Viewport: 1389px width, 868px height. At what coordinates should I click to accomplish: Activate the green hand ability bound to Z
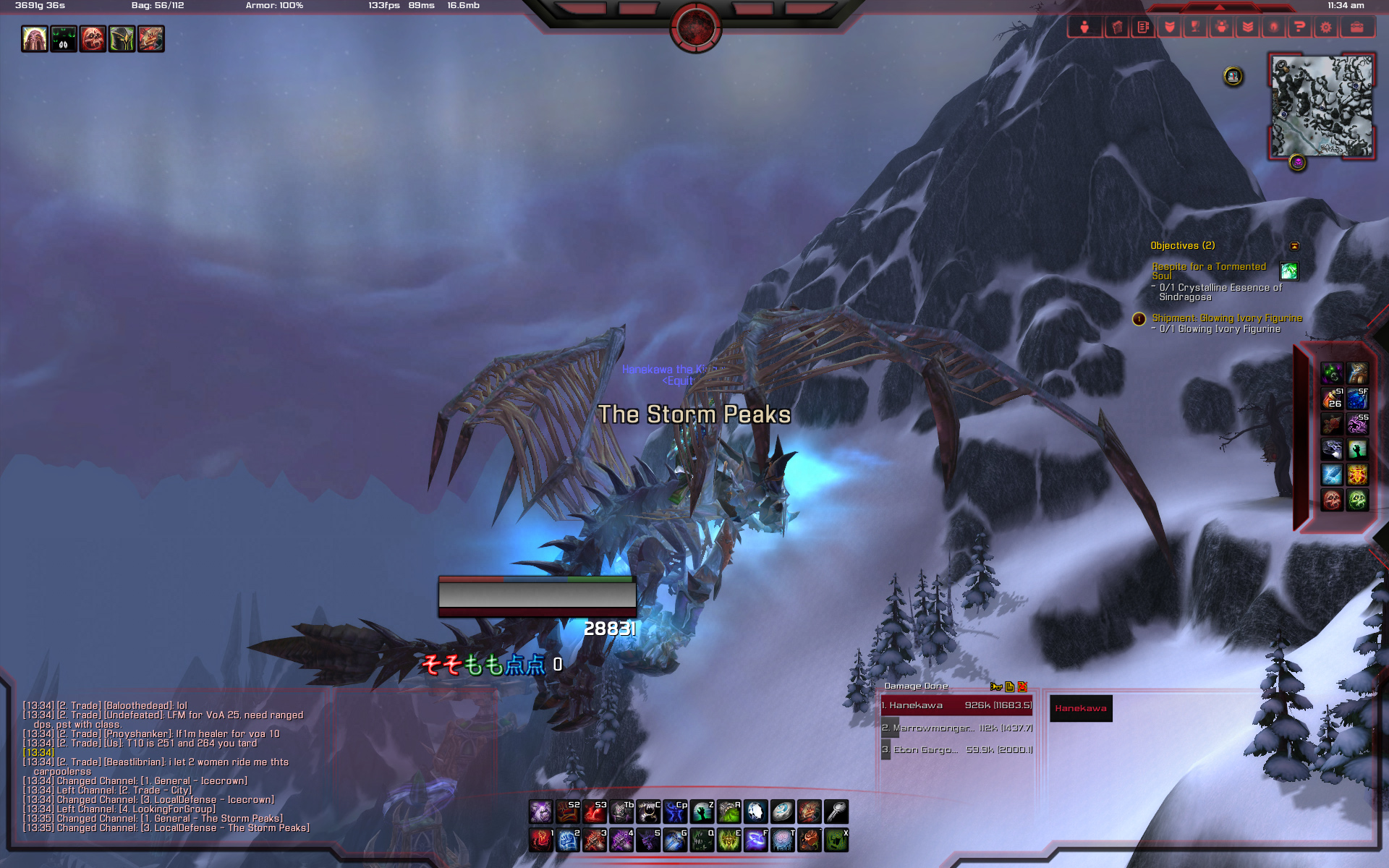pos(702,812)
